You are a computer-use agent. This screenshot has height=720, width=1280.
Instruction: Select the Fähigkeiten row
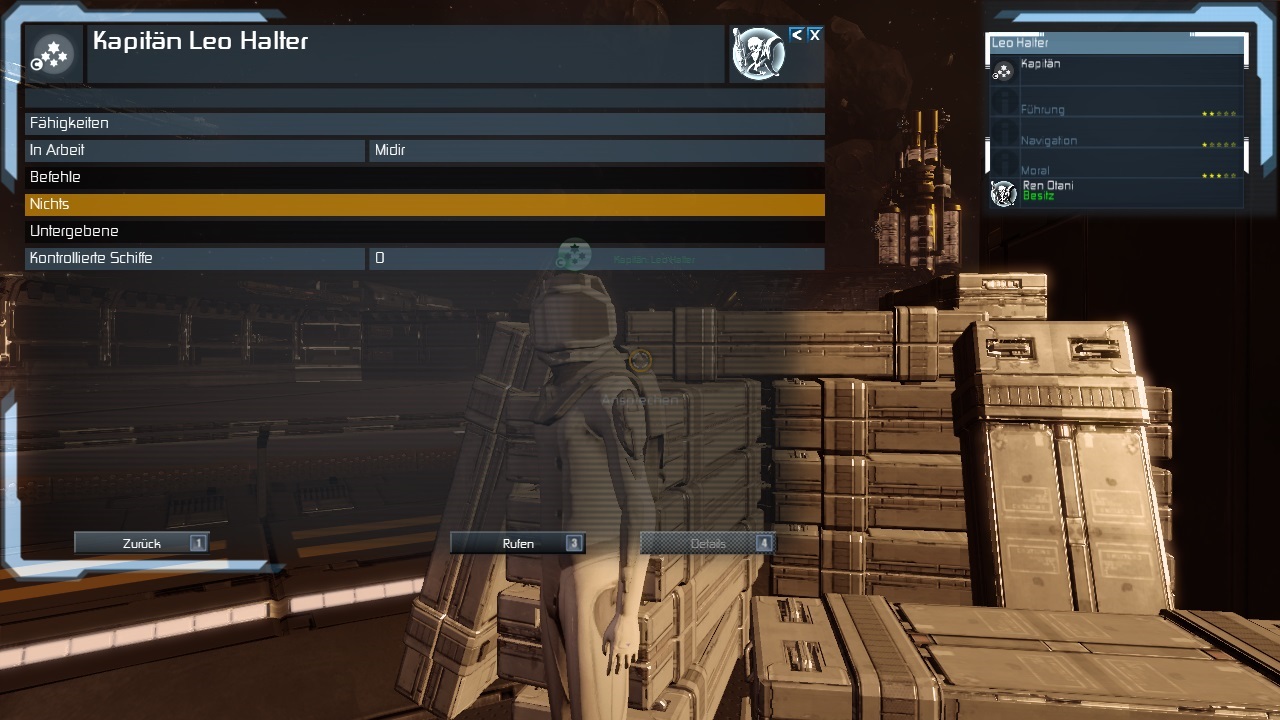click(x=424, y=123)
